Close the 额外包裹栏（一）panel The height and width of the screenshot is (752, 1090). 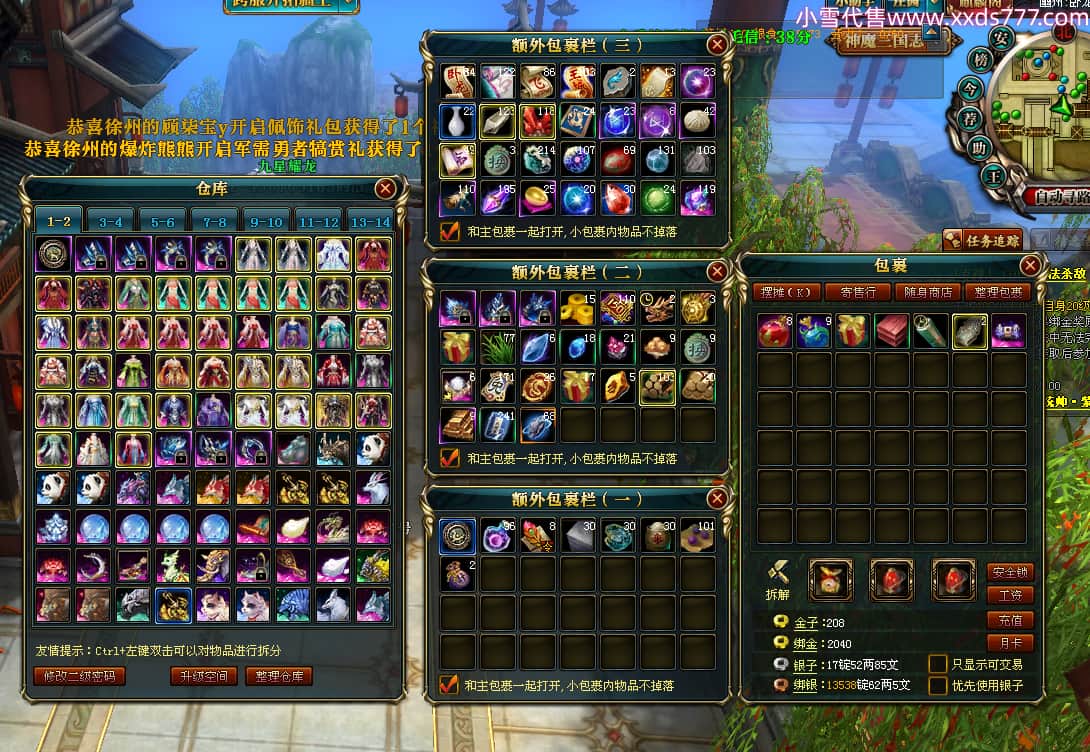pos(717,499)
